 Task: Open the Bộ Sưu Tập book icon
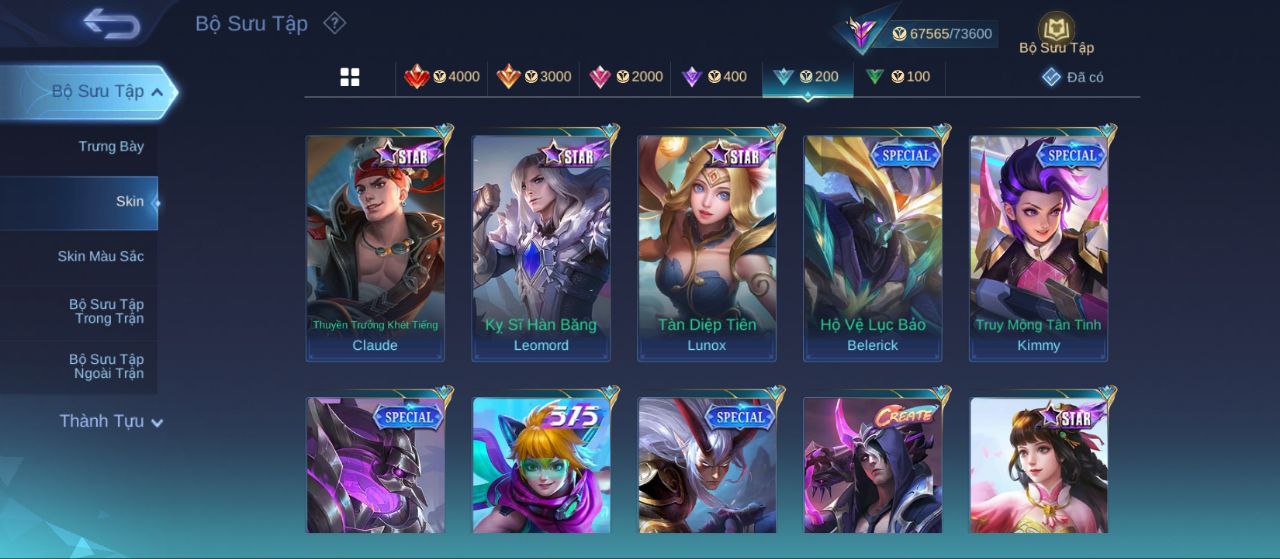tap(1056, 32)
